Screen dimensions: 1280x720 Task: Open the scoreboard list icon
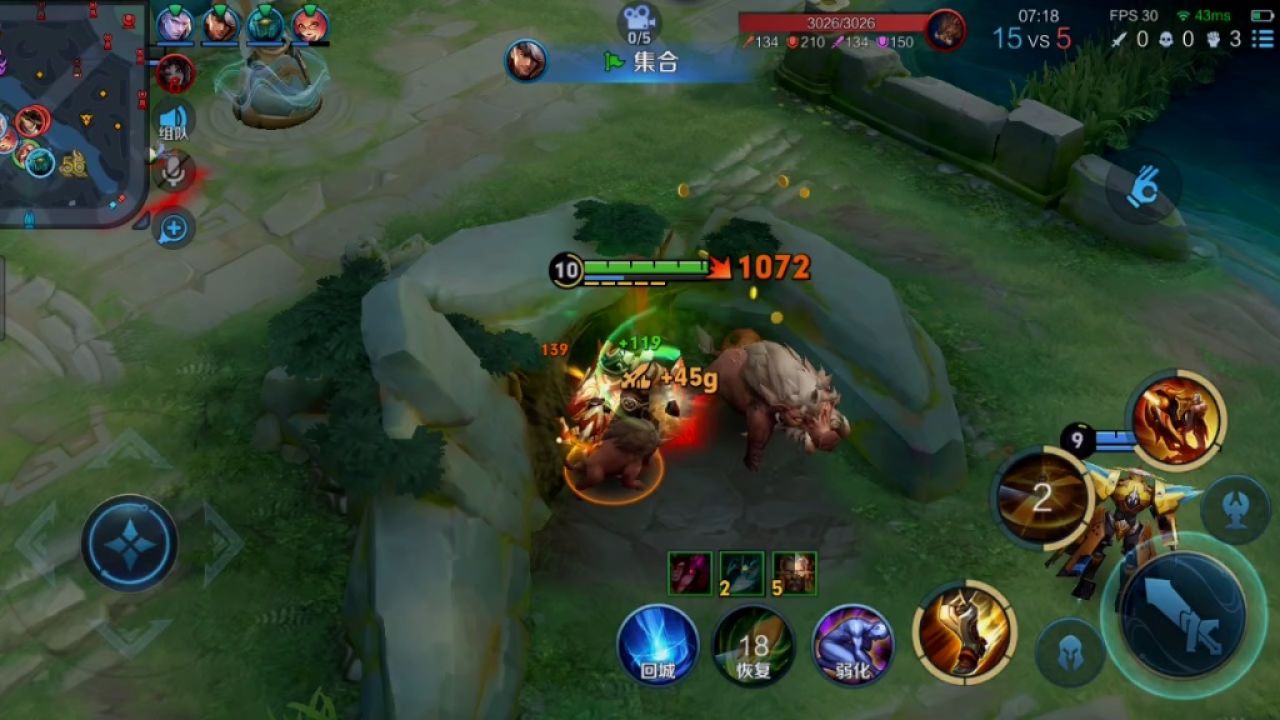coord(1263,39)
